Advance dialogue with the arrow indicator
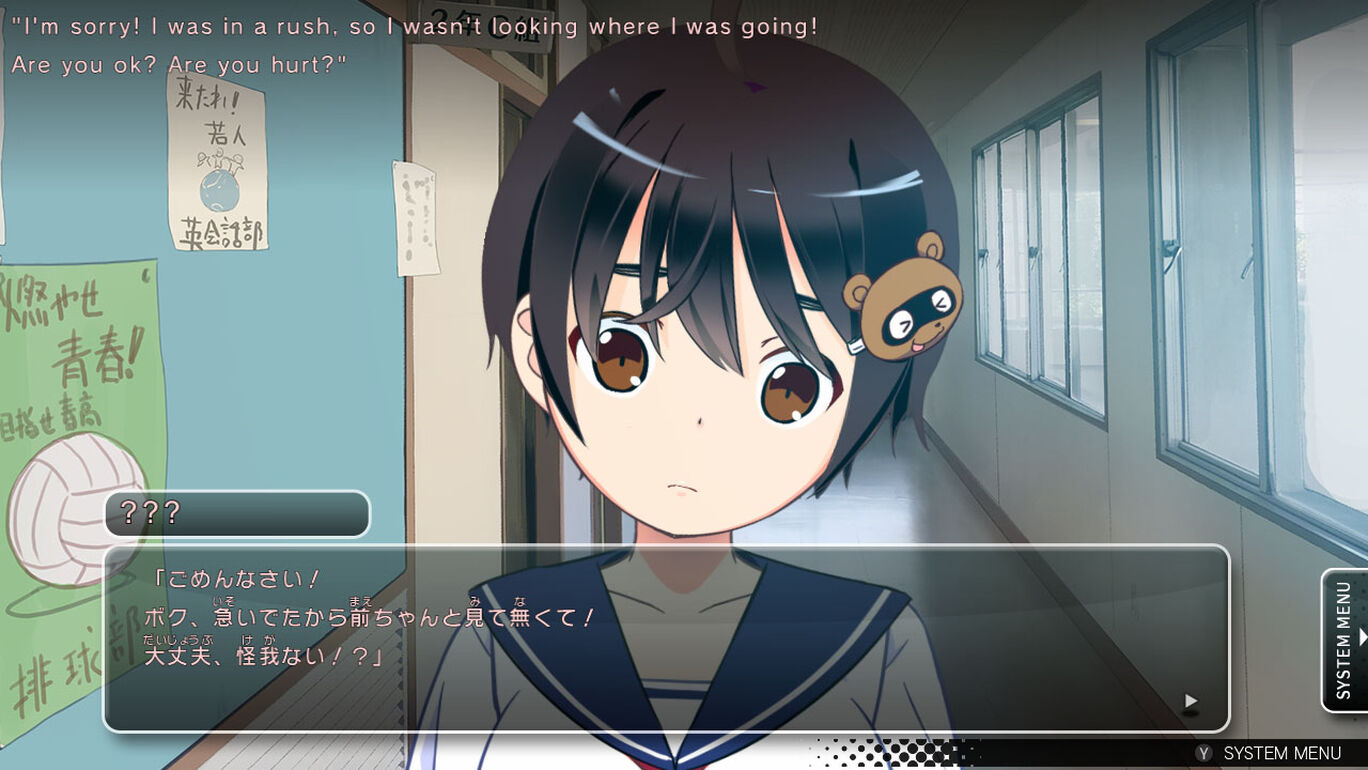 click(x=1190, y=701)
